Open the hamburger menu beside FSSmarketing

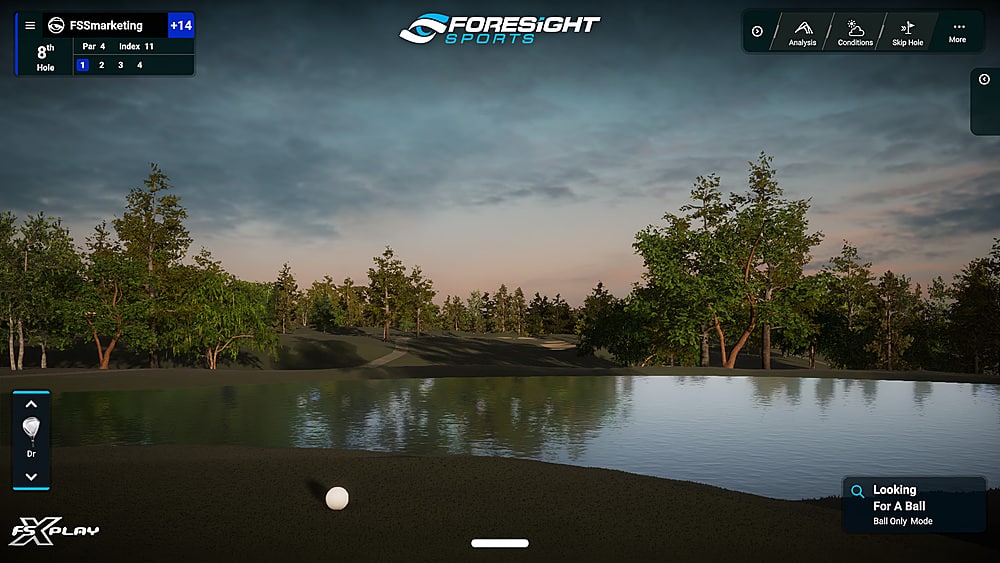tap(30, 26)
